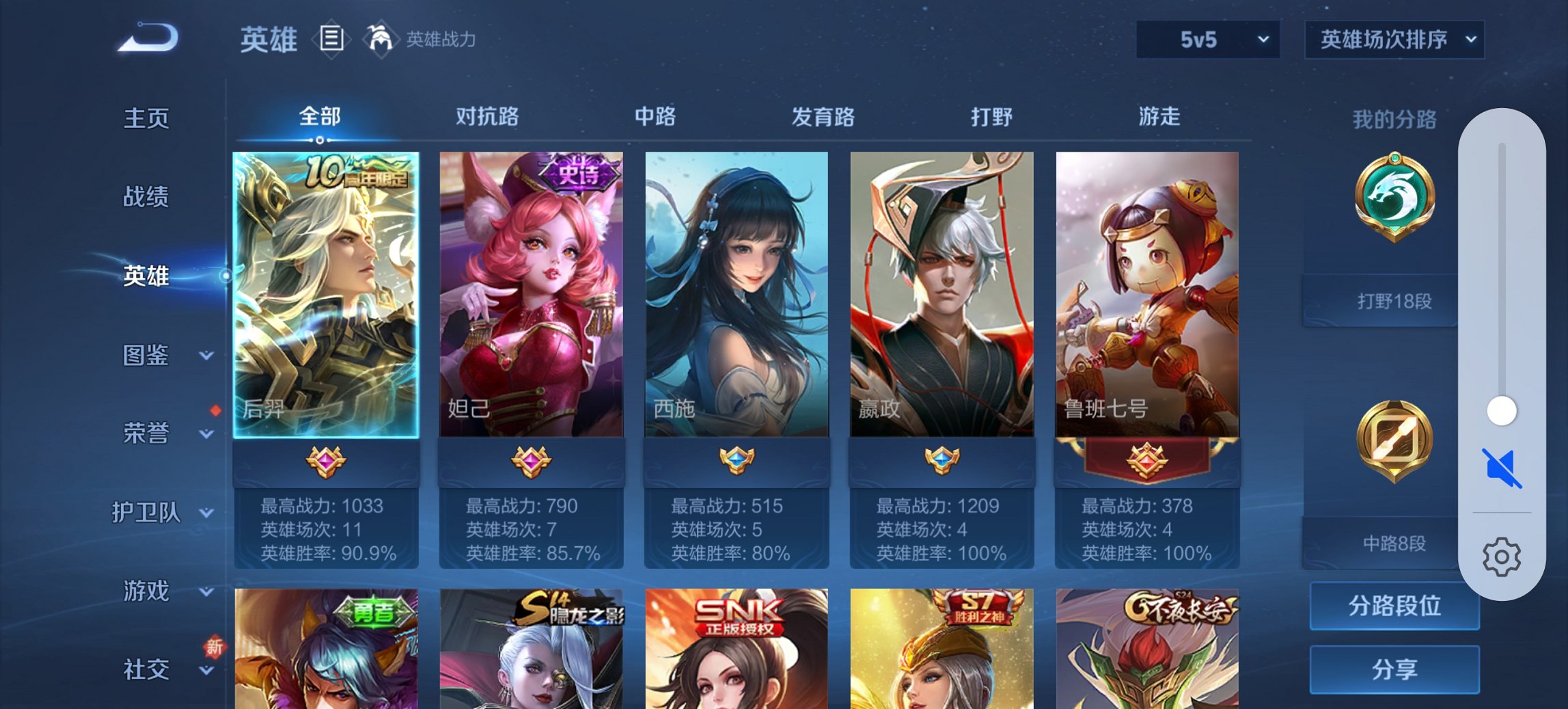This screenshot has height=709, width=1568.
Task: Switch to the 中路 lane tab
Action: pyautogui.click(x=655, y=117)
